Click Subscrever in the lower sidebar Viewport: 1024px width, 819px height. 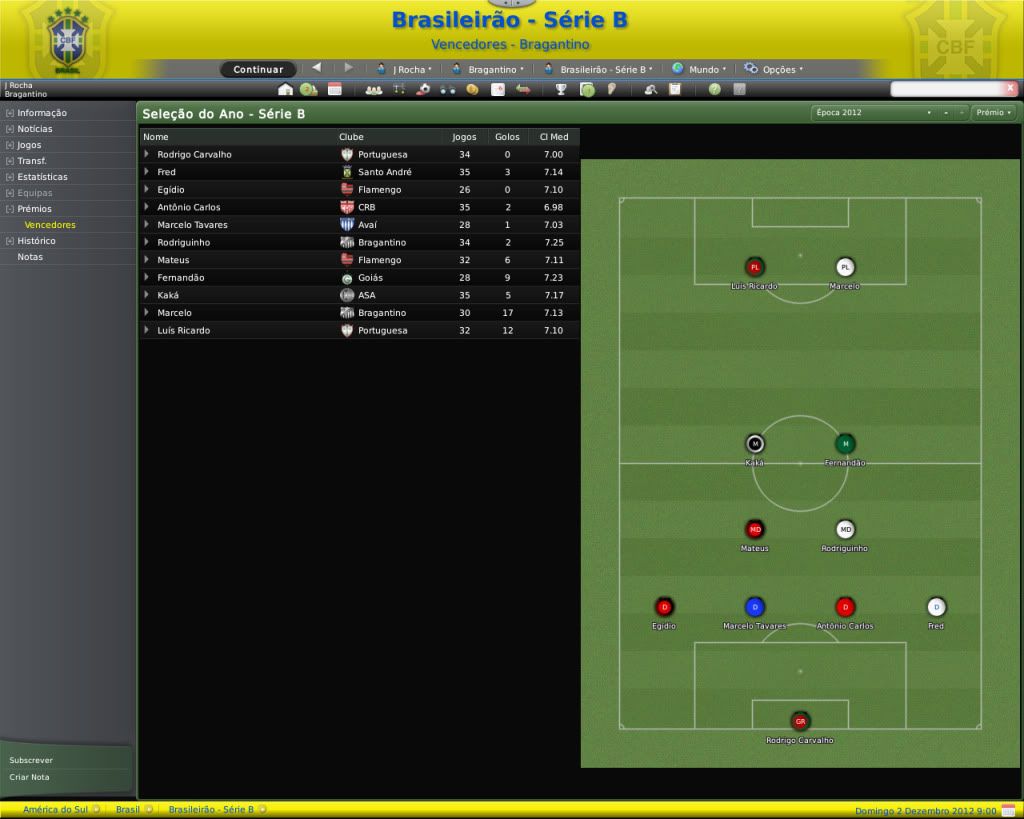click(x=31, y=760)
